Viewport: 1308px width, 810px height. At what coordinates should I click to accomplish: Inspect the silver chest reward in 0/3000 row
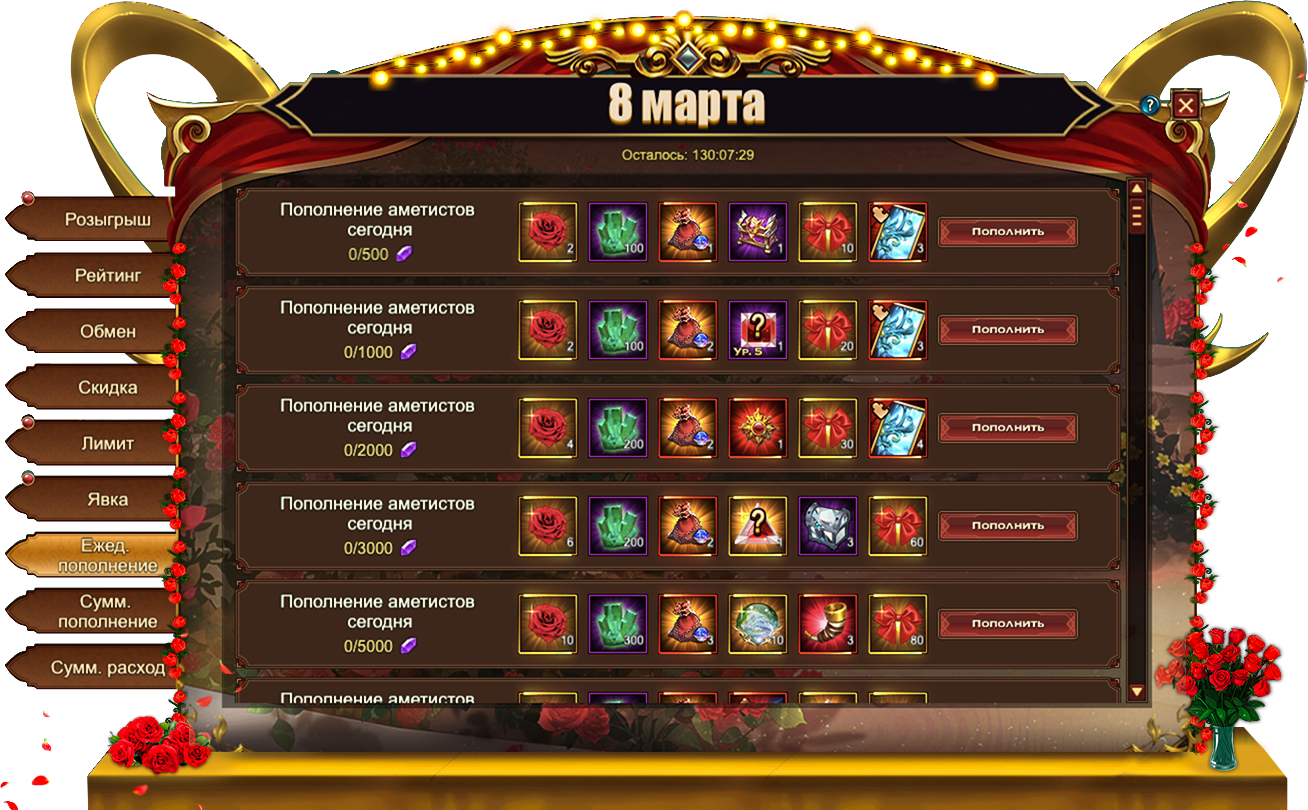(x=828, y=526)
